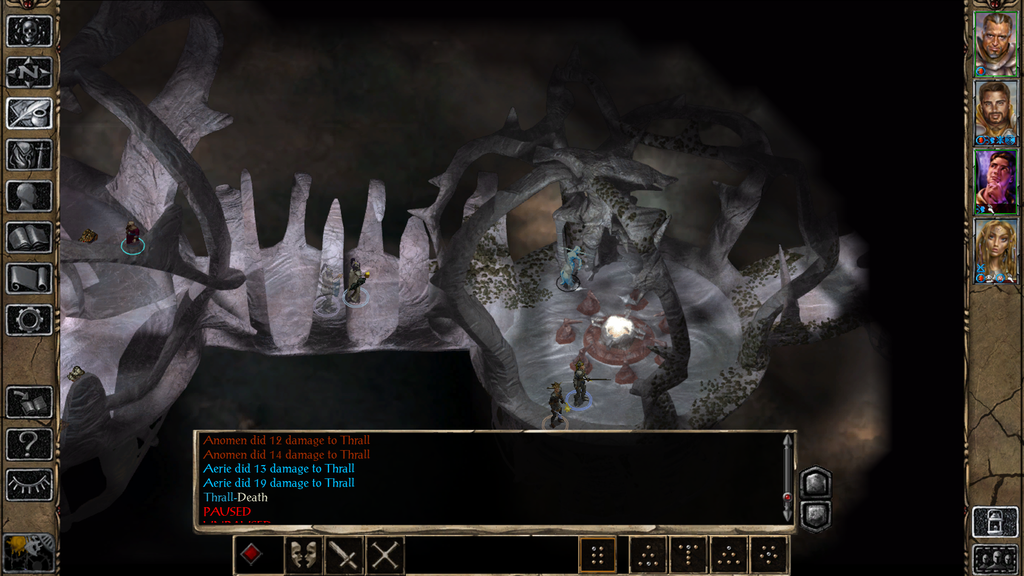Open the mage spellbook icon

click(x=29, y=237)
